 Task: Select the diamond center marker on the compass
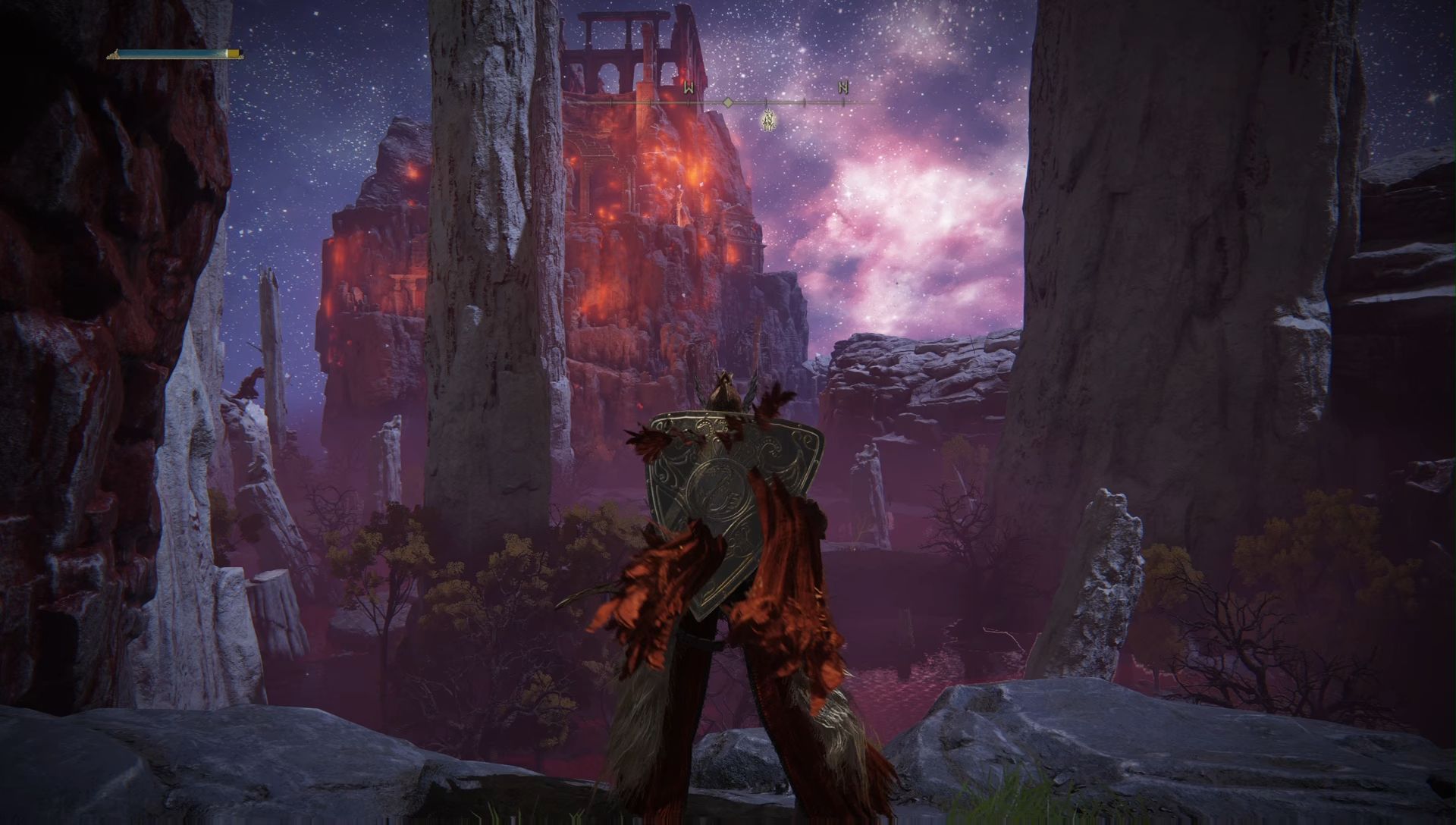[x=727, y=102]
